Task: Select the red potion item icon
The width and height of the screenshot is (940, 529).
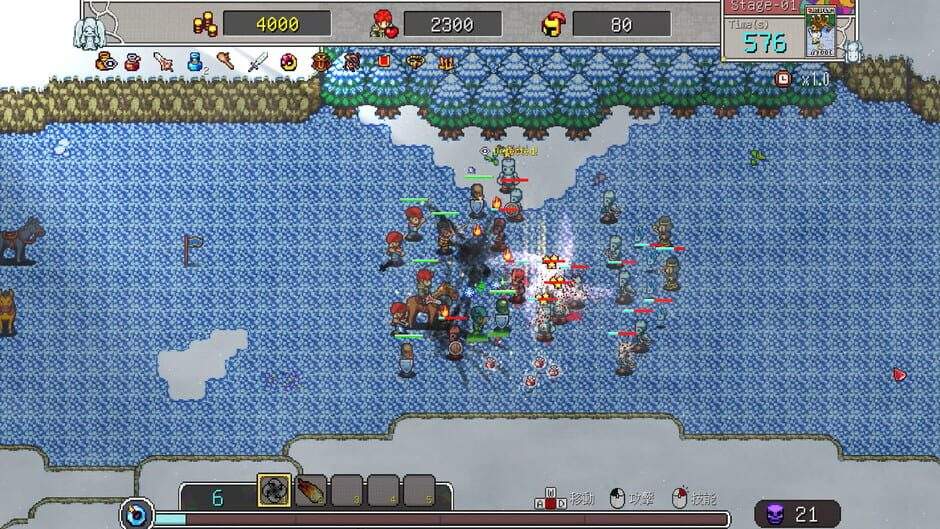Action: [x=132, y=62]
